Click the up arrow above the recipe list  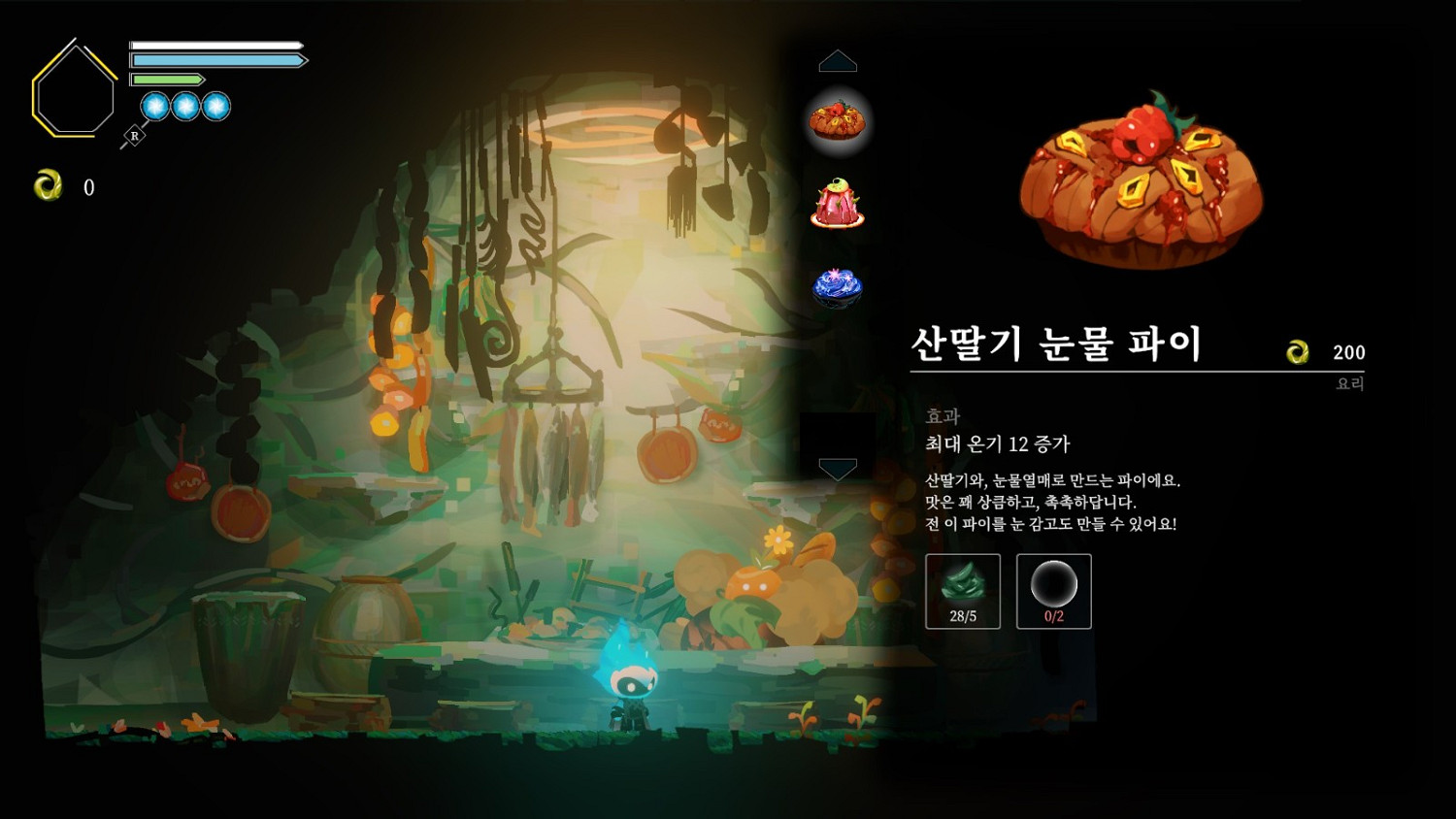point(839,60)
